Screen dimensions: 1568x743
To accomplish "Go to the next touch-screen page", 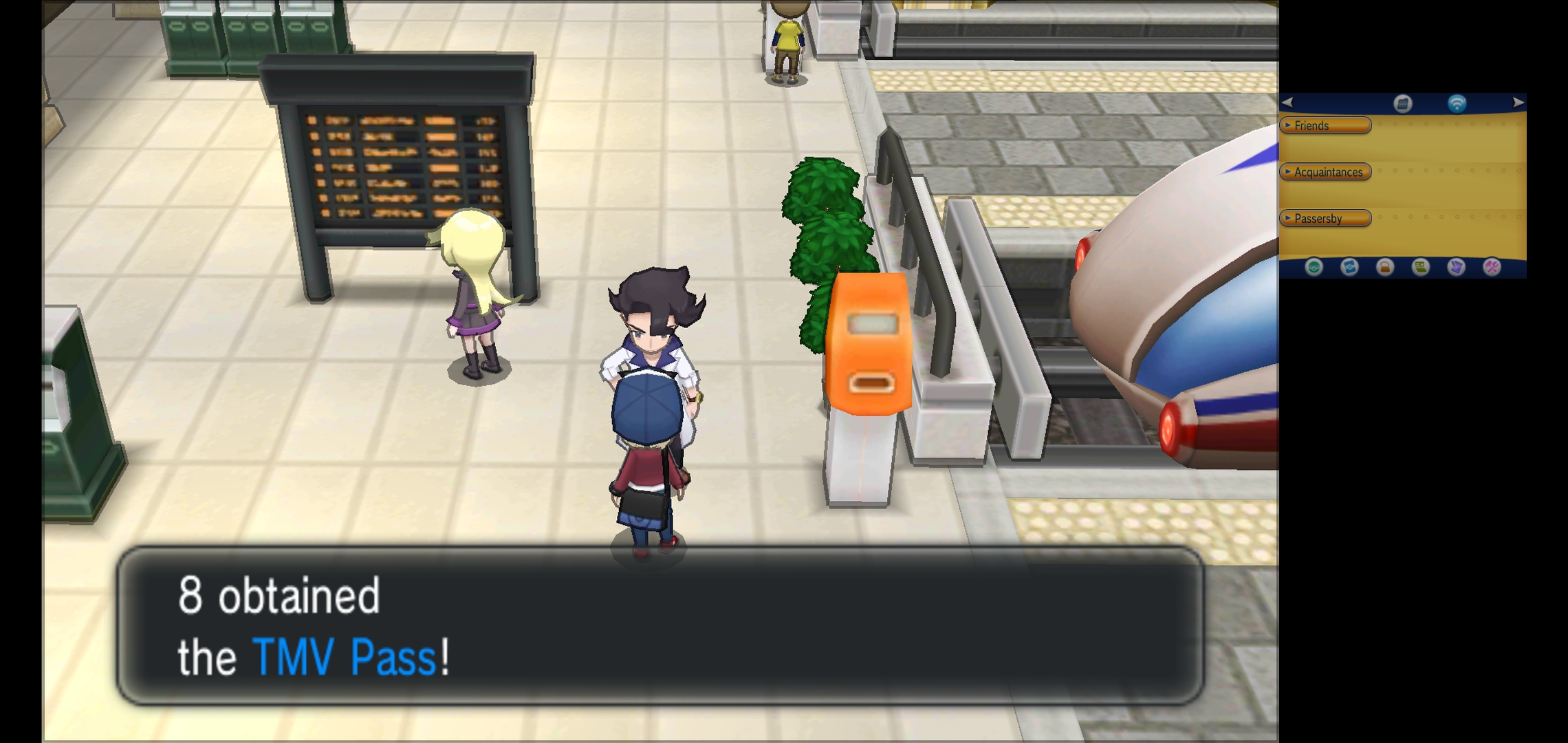I will click(x=1518, y=103).
